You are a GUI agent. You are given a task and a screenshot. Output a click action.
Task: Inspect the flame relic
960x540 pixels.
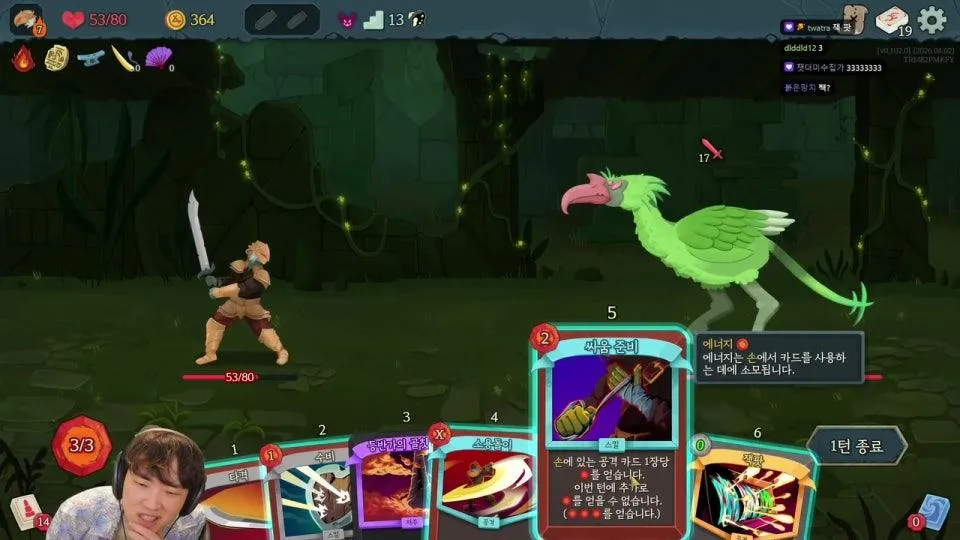tap(23, 58)
